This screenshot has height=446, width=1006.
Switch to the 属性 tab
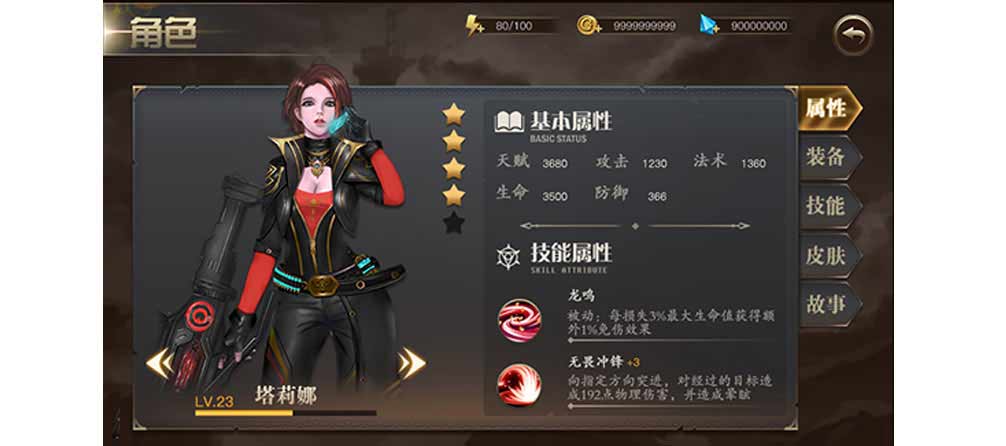click(x=826, y=109)
